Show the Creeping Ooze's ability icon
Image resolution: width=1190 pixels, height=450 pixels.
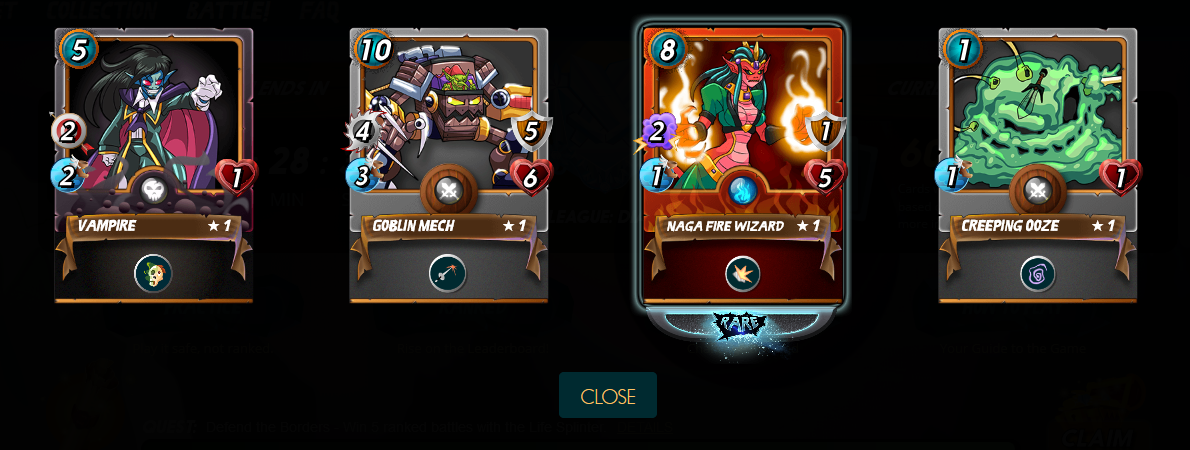click(1037, 273)
